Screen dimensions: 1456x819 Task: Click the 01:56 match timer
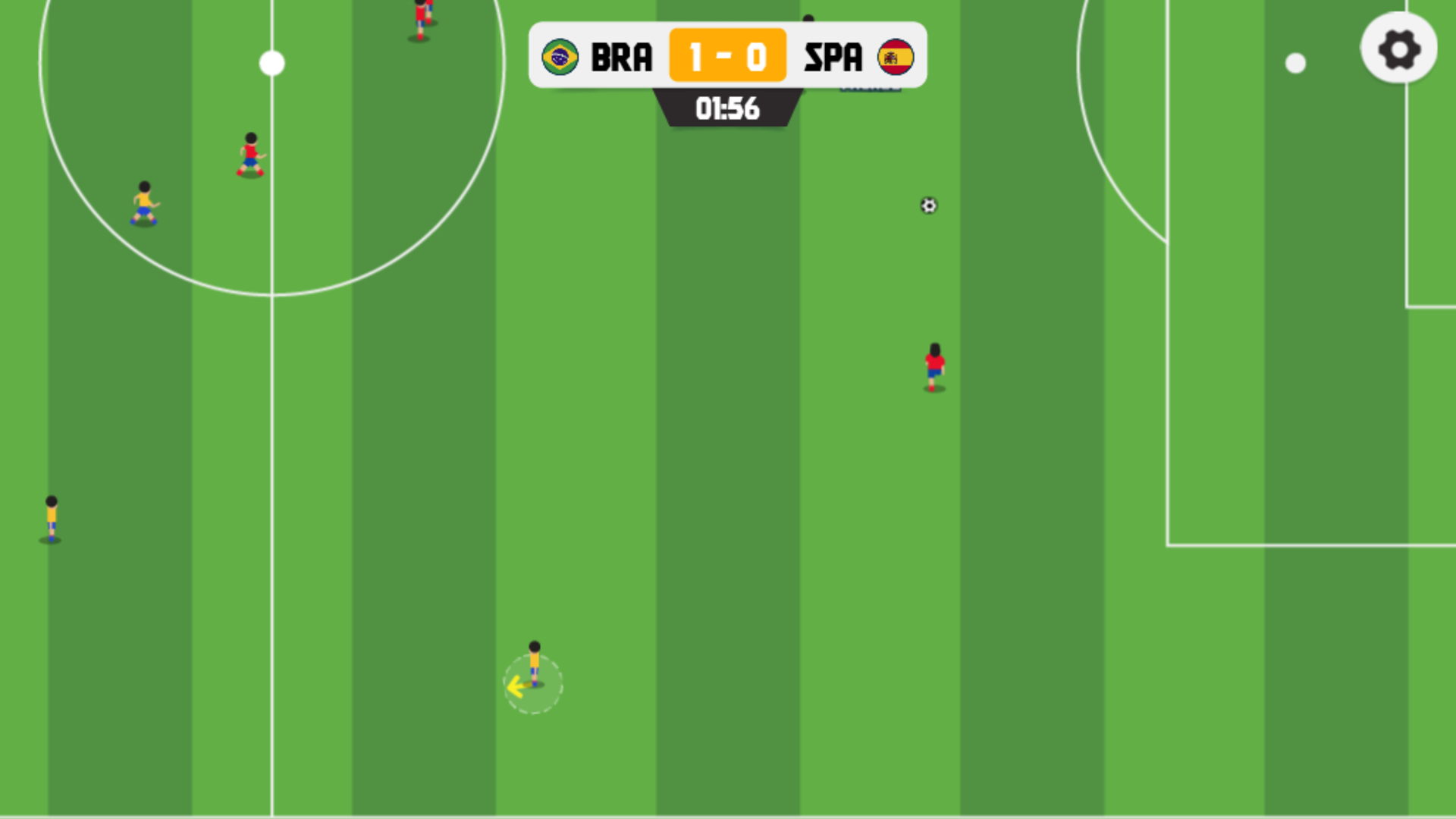tap(727, 109)
